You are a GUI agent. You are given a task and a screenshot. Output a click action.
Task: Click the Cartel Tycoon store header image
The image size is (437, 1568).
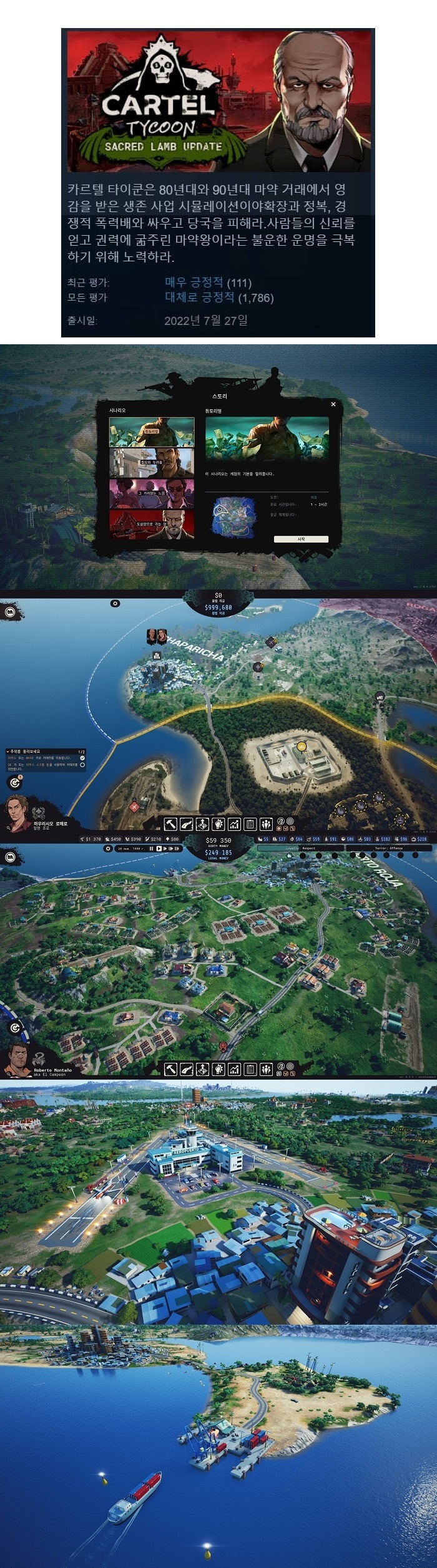pos(218,101)
